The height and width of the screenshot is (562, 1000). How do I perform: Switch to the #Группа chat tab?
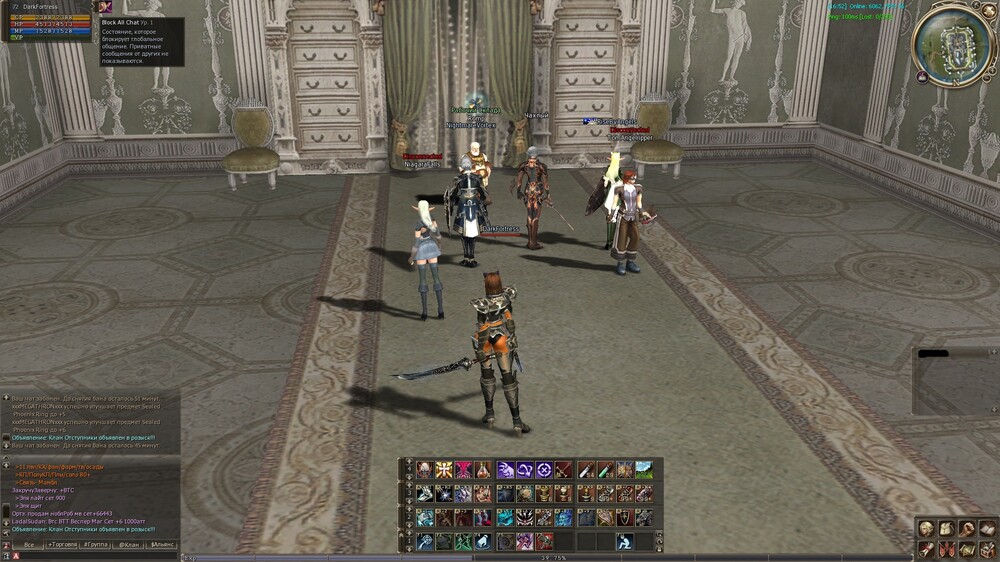(96, 545)
